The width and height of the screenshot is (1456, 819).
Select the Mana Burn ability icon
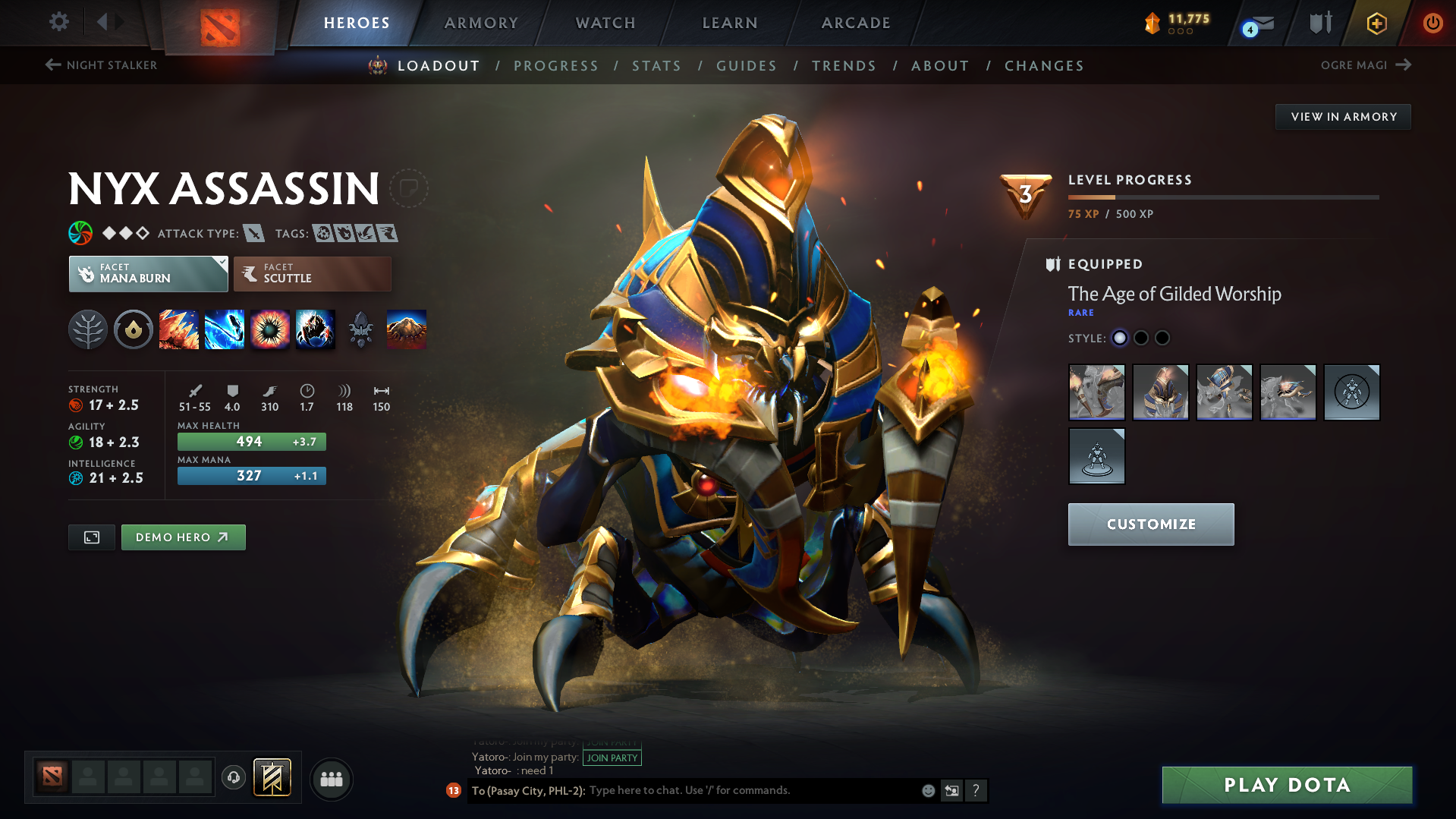(225, 329)
